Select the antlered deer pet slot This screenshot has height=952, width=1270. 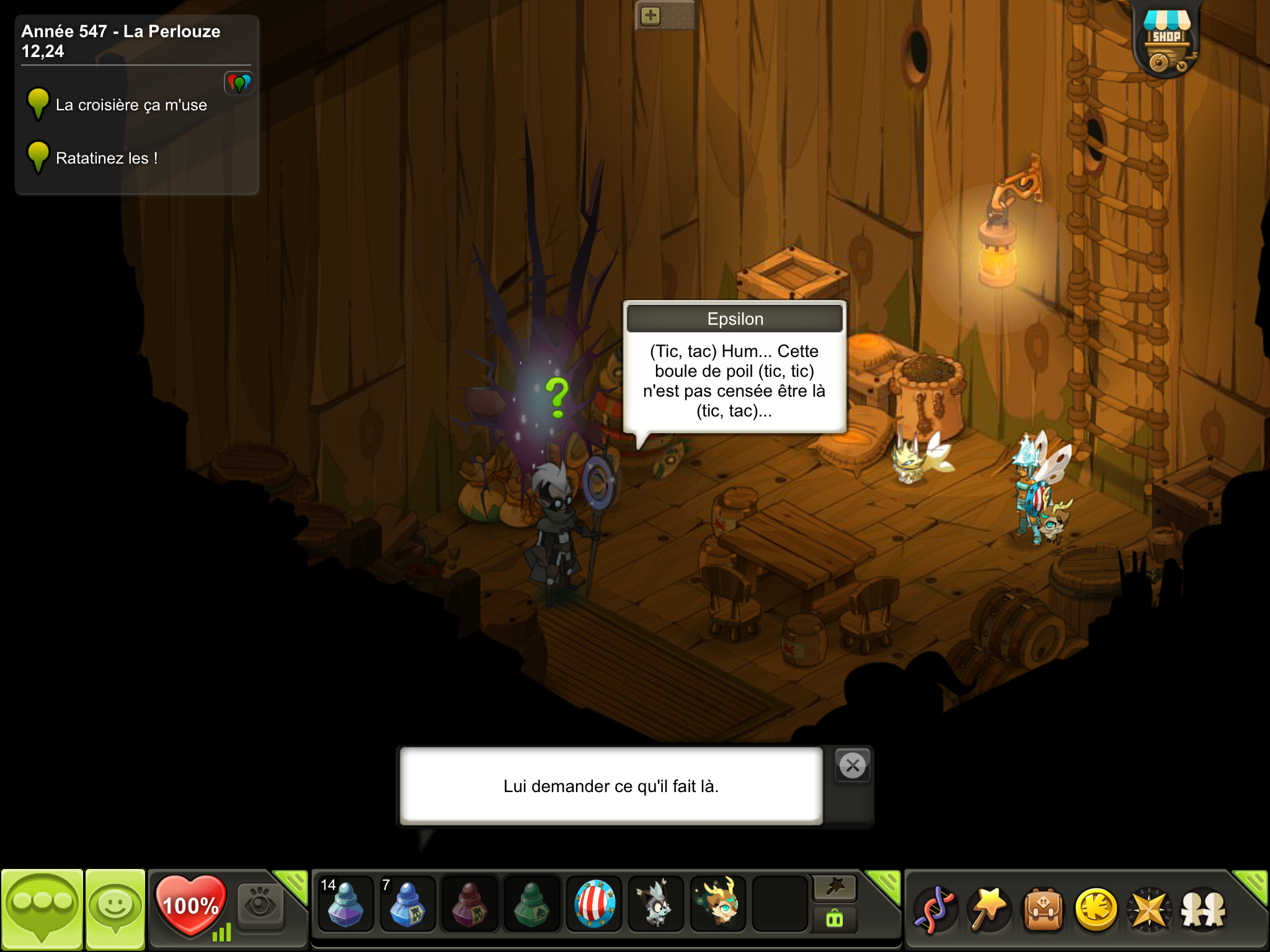[x=718, y=904]
